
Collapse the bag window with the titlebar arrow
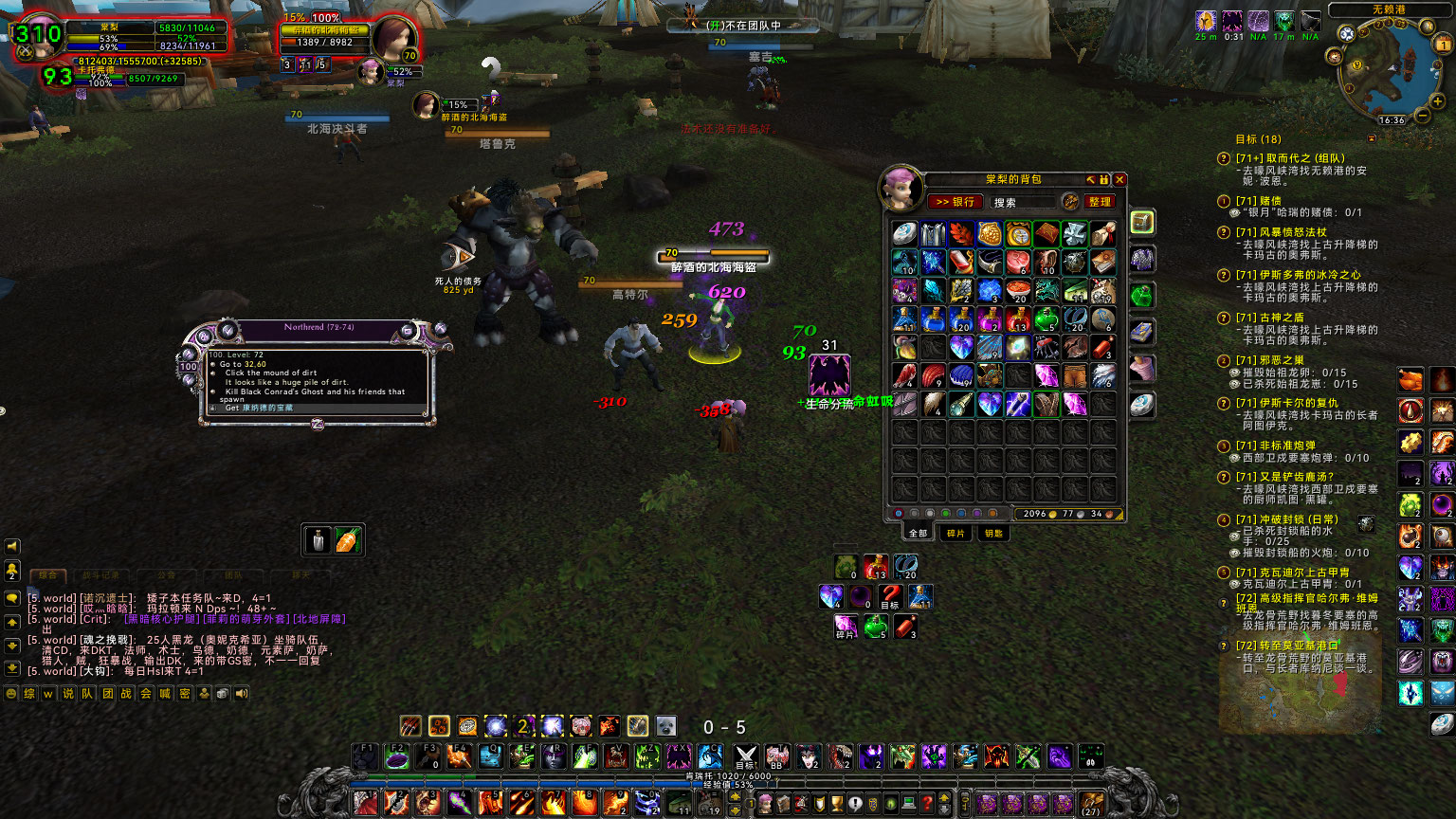[x=1090, y=179]
